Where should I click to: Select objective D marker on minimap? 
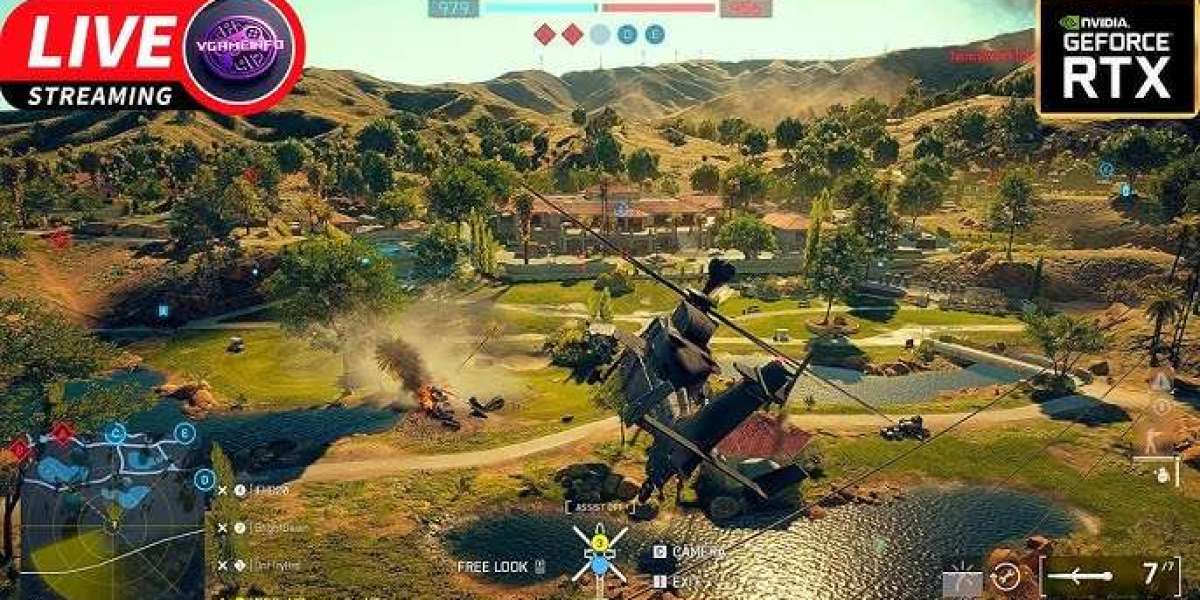pyautogui.click(x=204, y=479)
